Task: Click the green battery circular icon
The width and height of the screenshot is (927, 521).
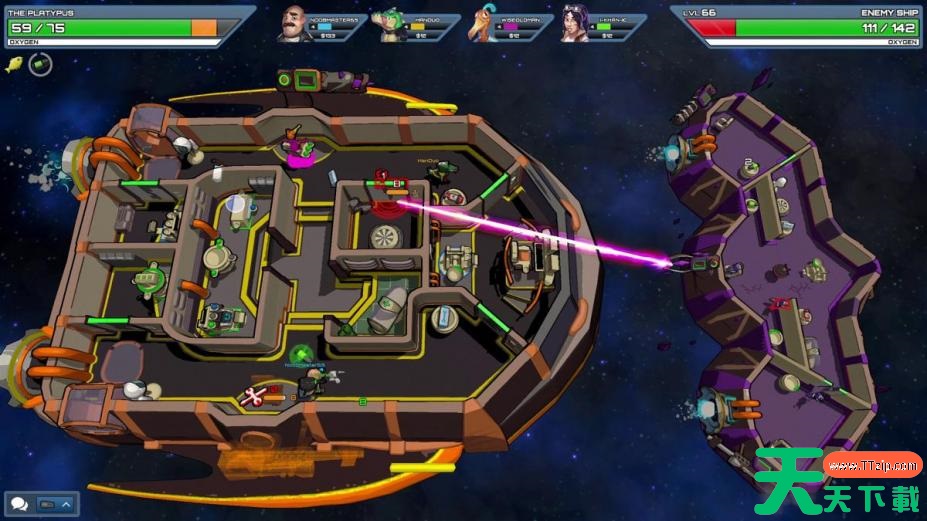Action: point(40,65)
